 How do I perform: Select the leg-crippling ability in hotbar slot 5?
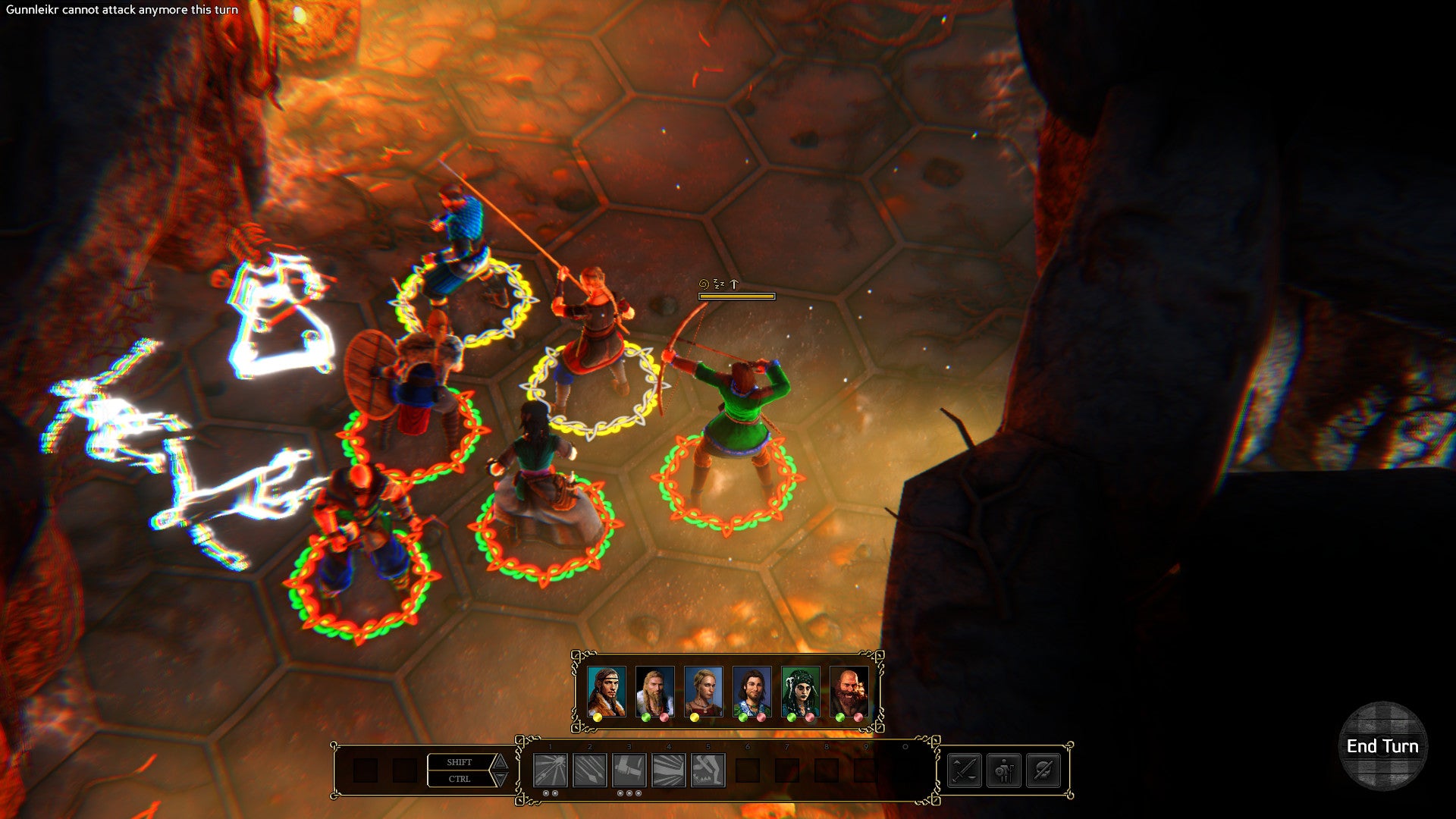708,770
